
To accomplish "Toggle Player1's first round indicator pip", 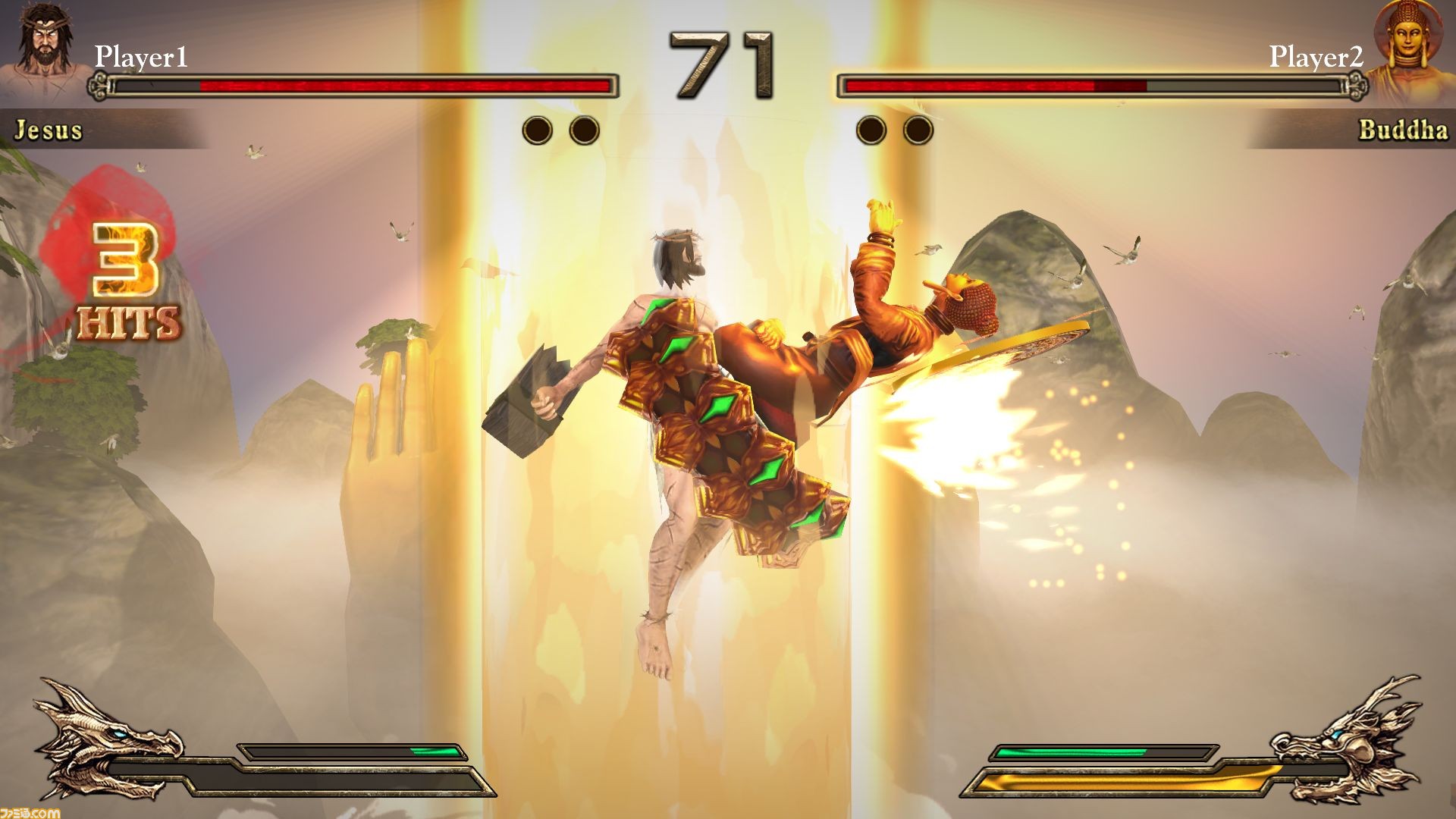I will pos(538,129).
